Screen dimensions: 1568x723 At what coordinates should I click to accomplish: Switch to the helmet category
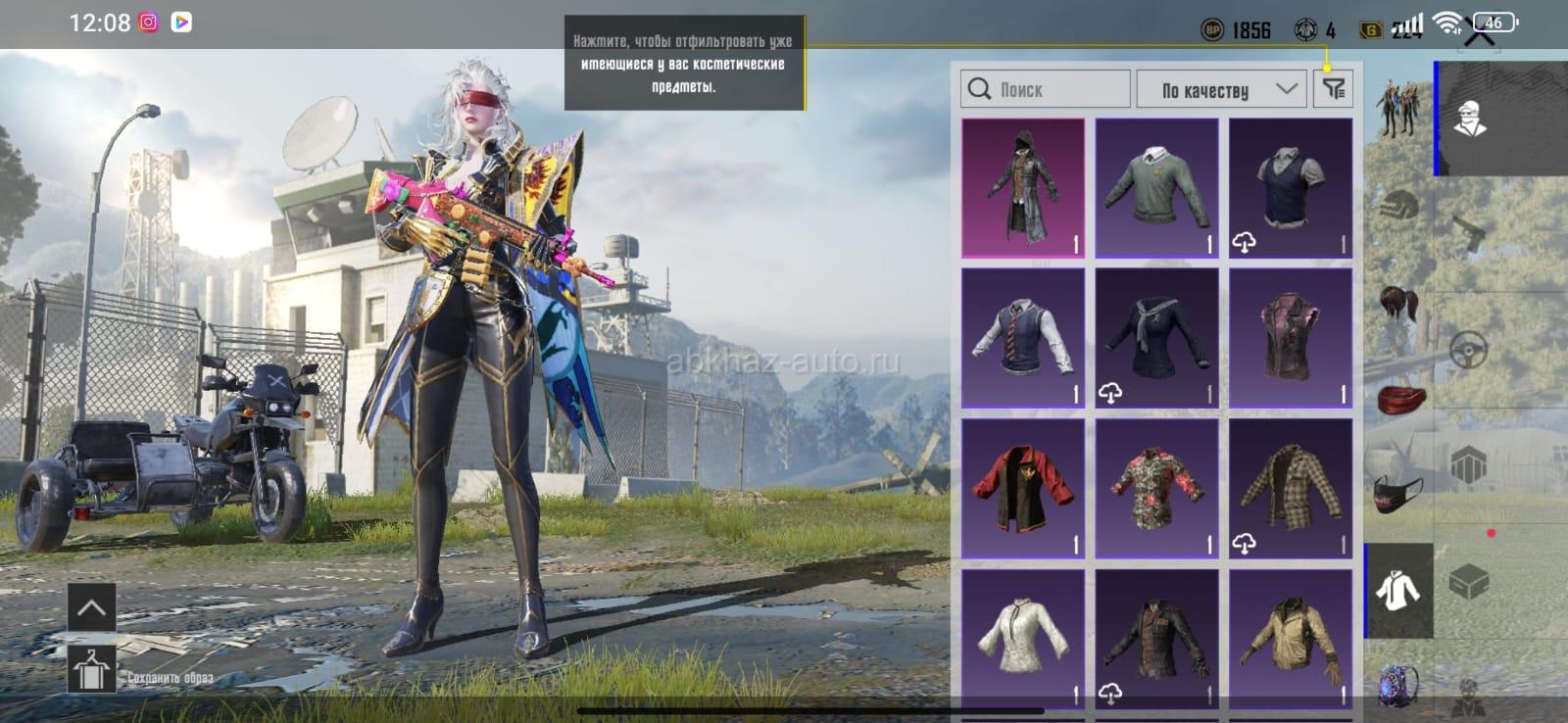click(x=1398, y=207)
